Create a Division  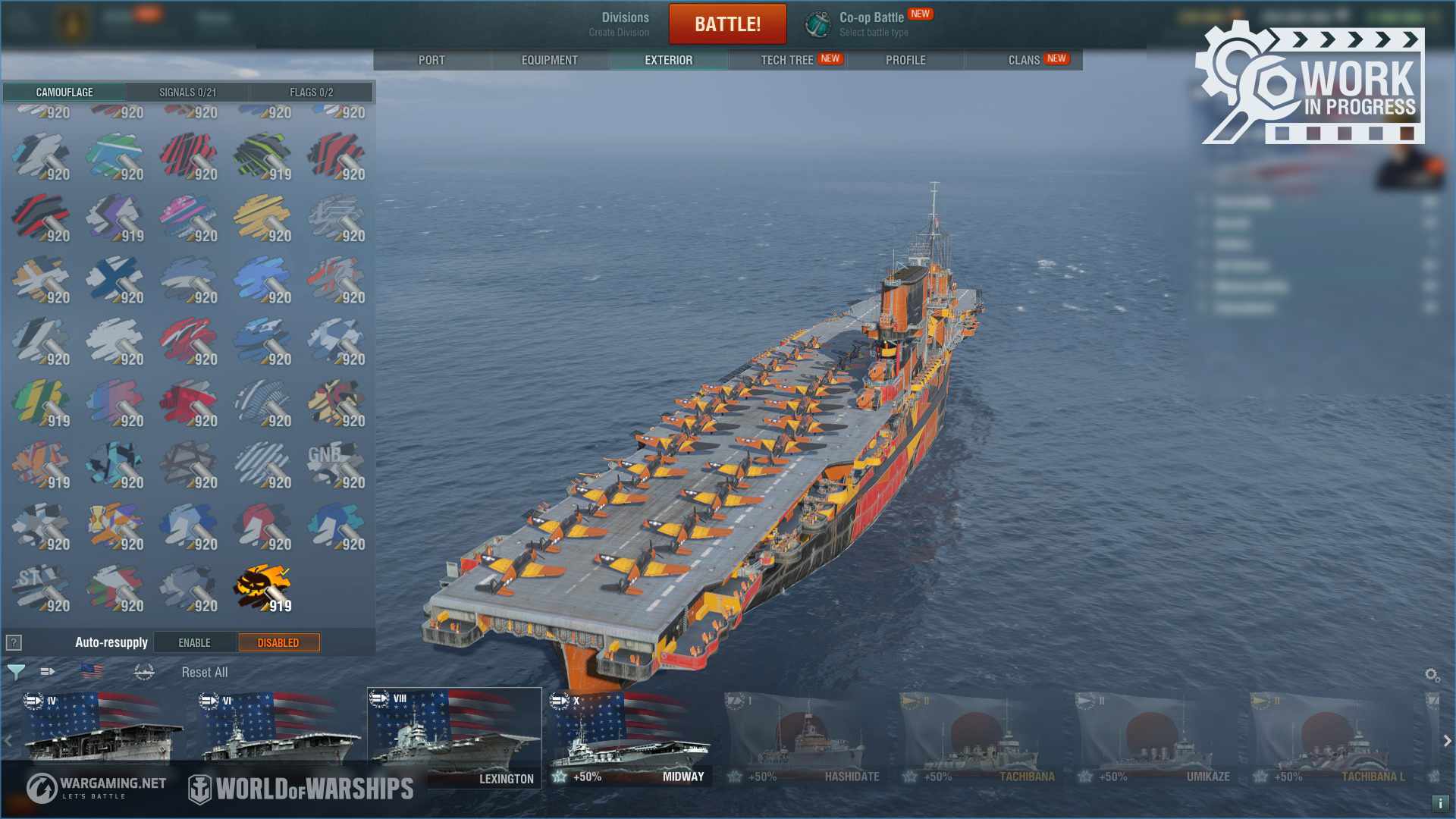pos(620,24)
